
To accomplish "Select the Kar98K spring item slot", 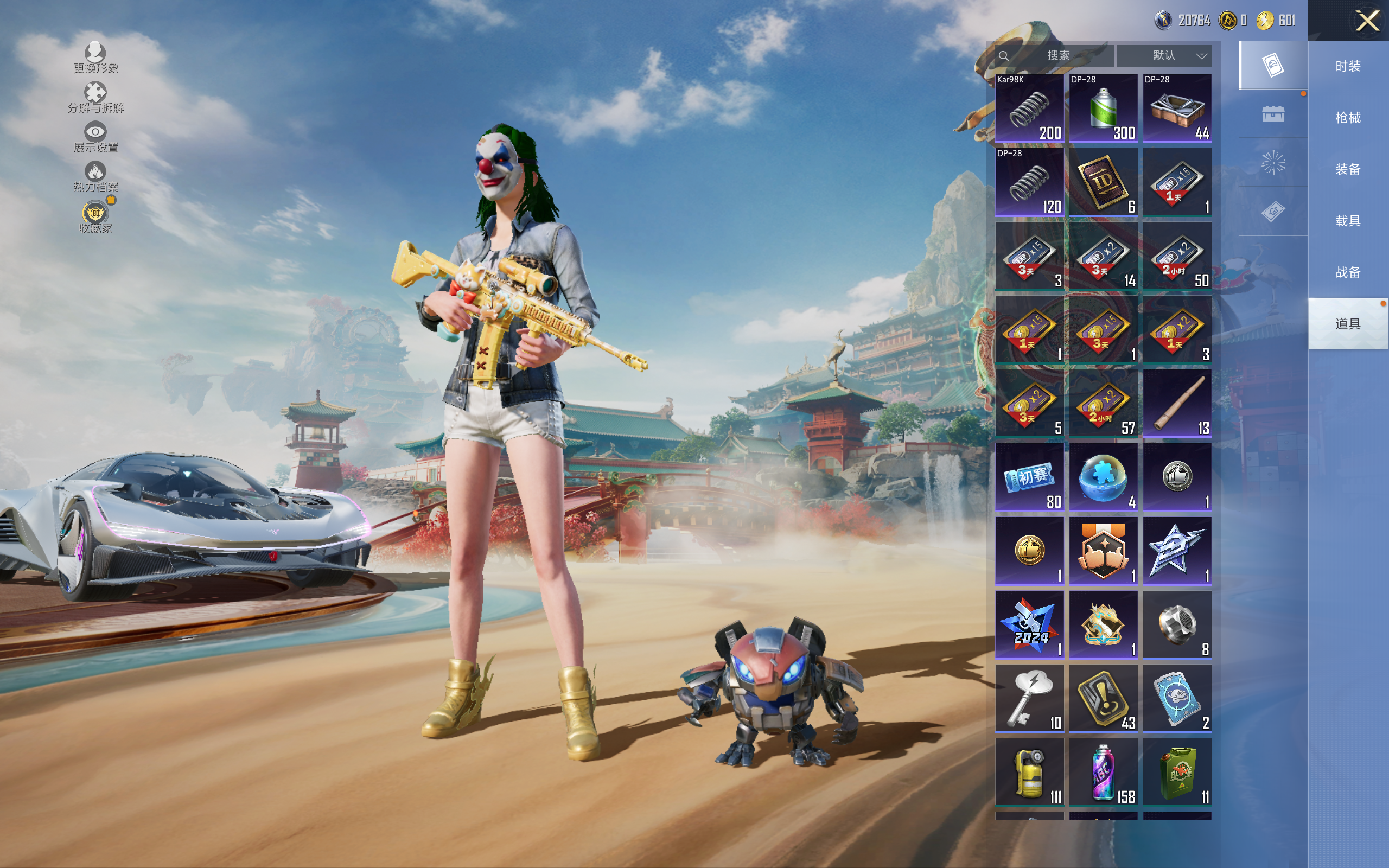I will click(x=1029, y=108).
